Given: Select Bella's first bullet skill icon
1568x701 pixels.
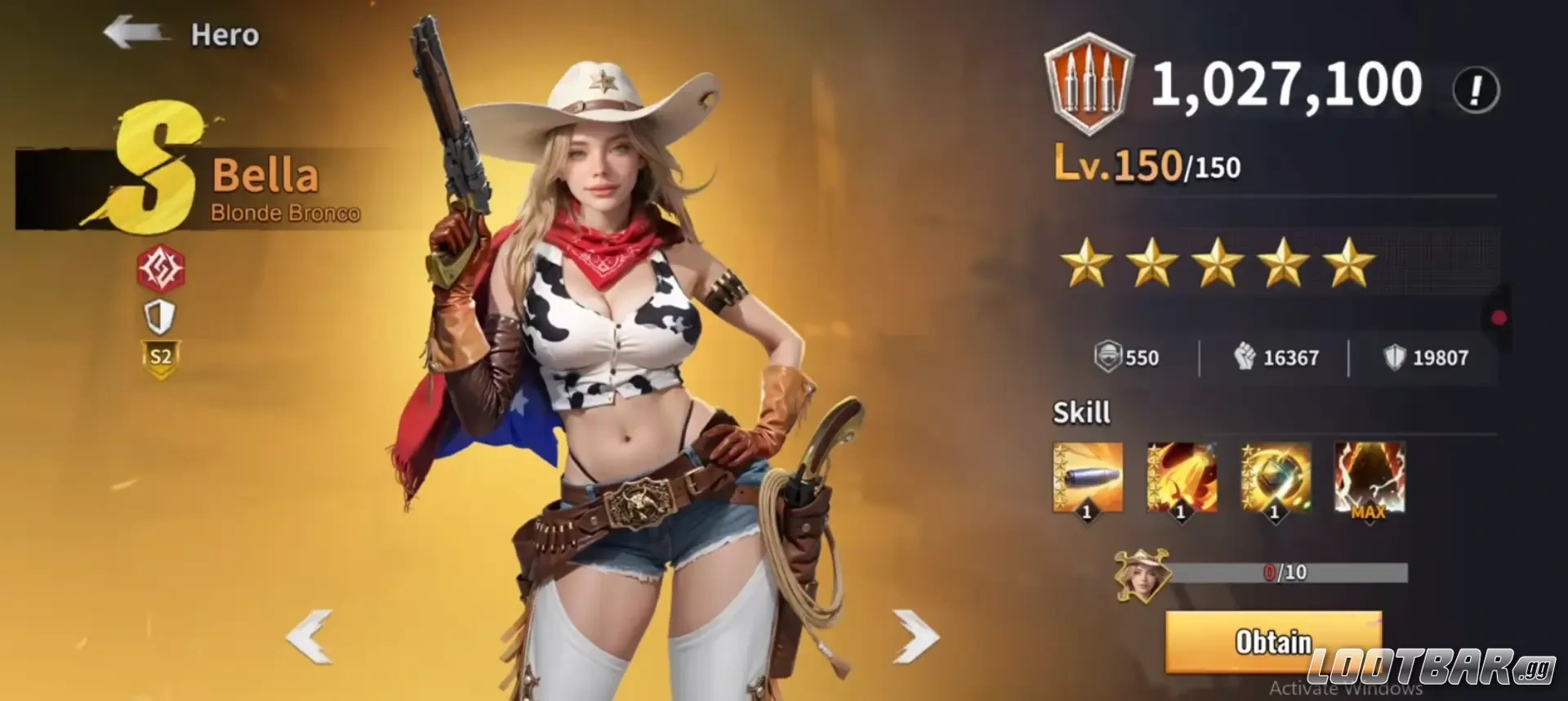Looking at the screenshot, I should coord(1087,478).
